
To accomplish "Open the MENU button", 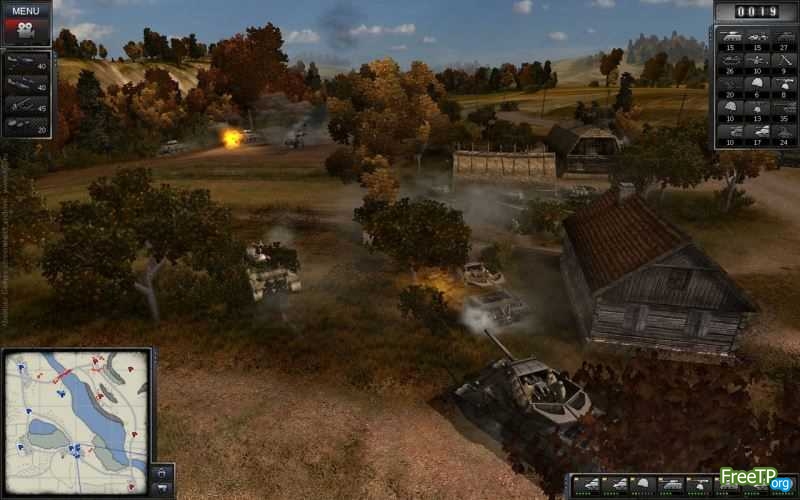I will pos(26,11).
